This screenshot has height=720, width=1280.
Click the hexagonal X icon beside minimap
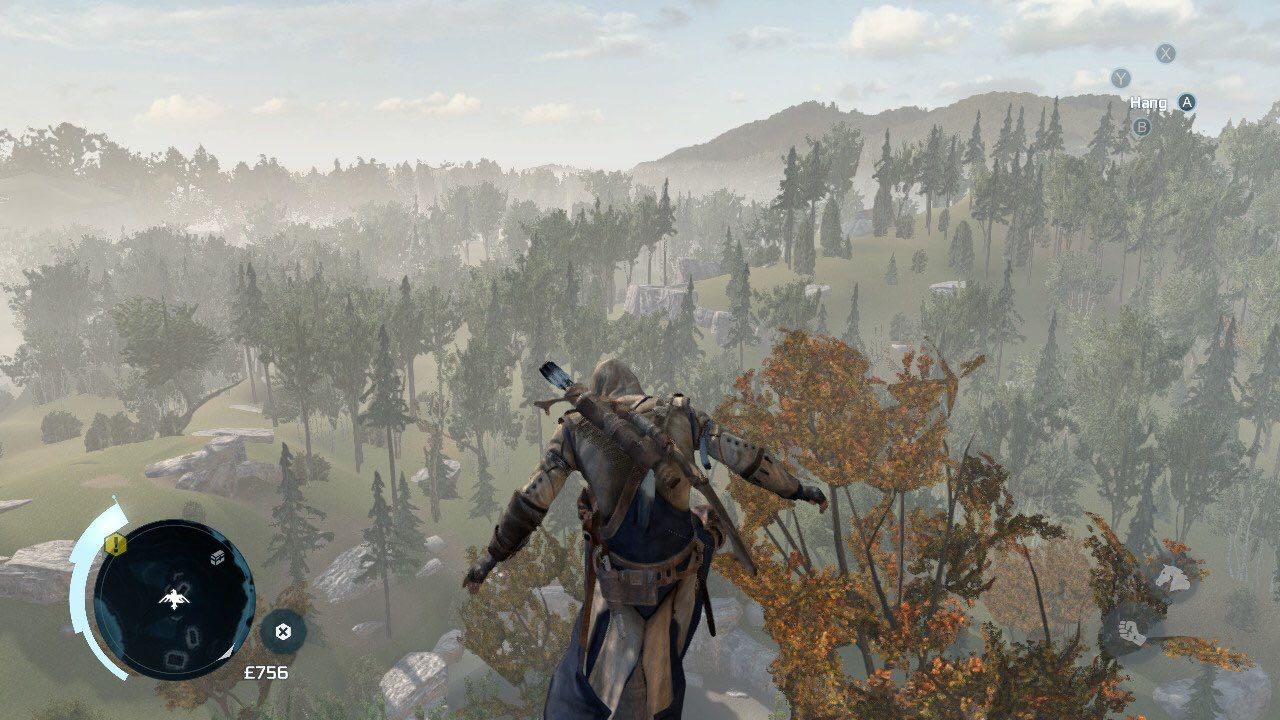(283, 631)
